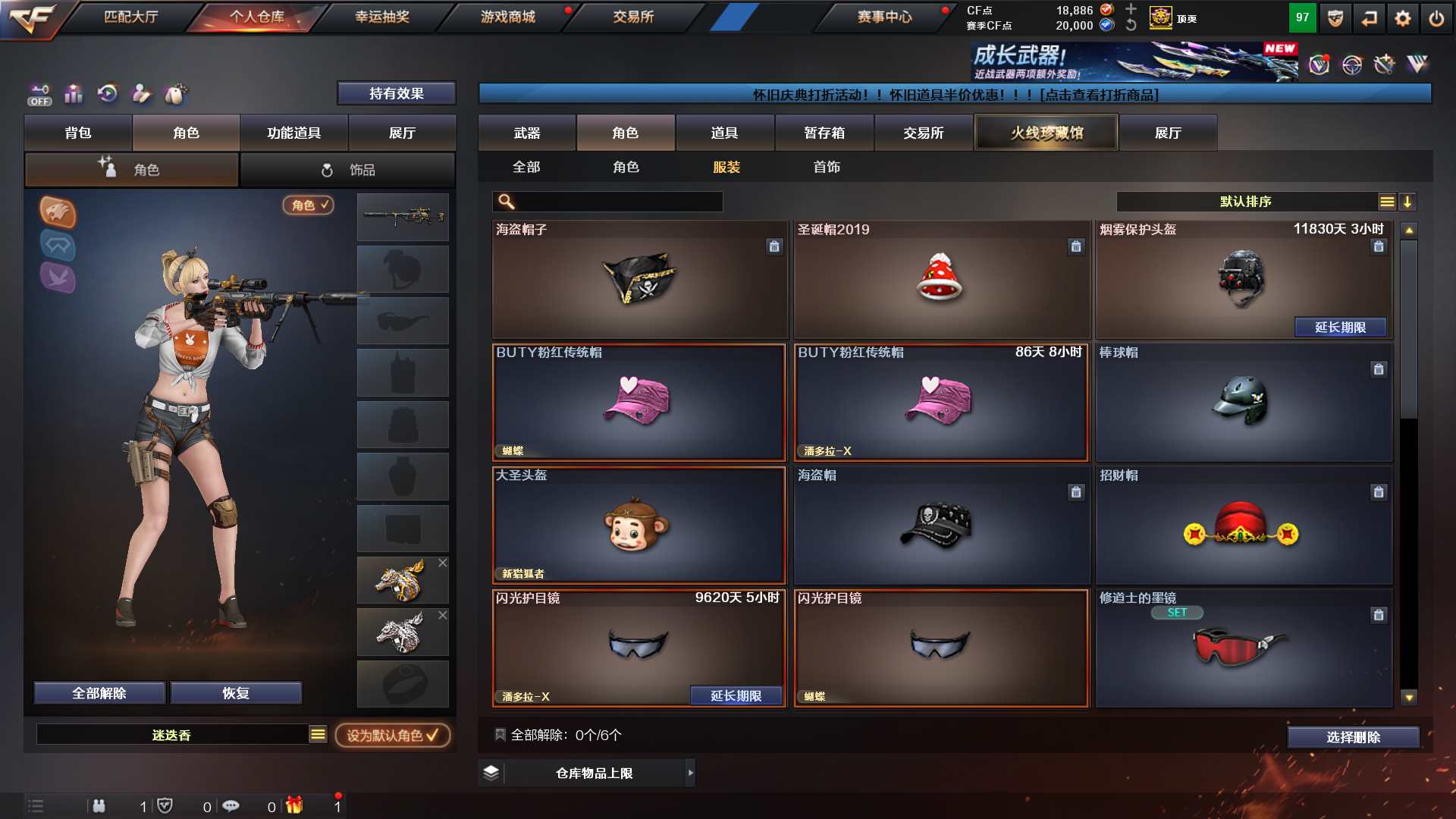The image size is (1456, 819).
Task: Click the 选择删除 button
Action: 1353,737
